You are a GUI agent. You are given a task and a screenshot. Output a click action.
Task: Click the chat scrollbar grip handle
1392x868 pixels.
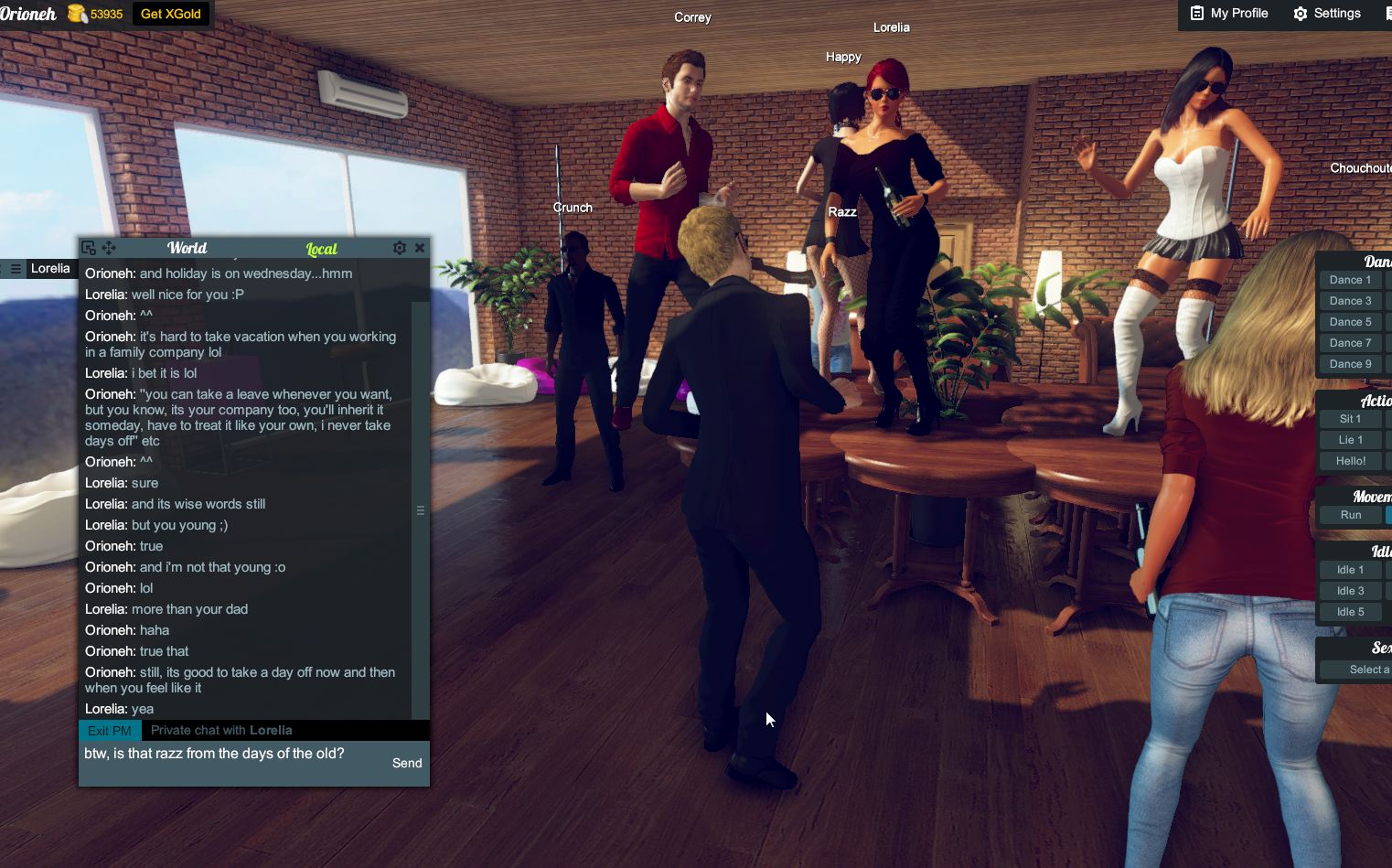(x=420, y=509)
